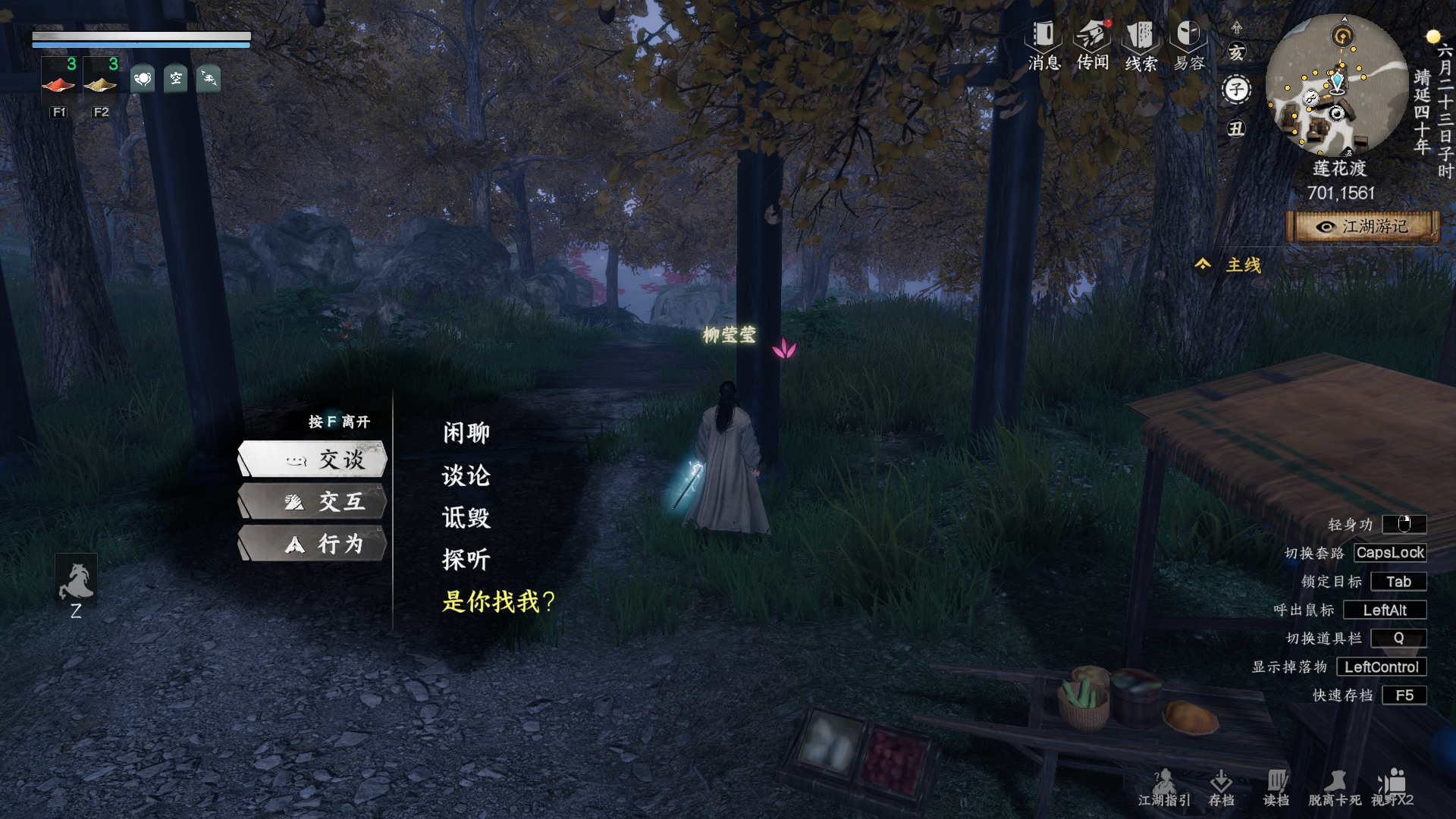The image size is (1456, 819).
Task: Select the 闲聊 chat option
Action: pos(465,432)
